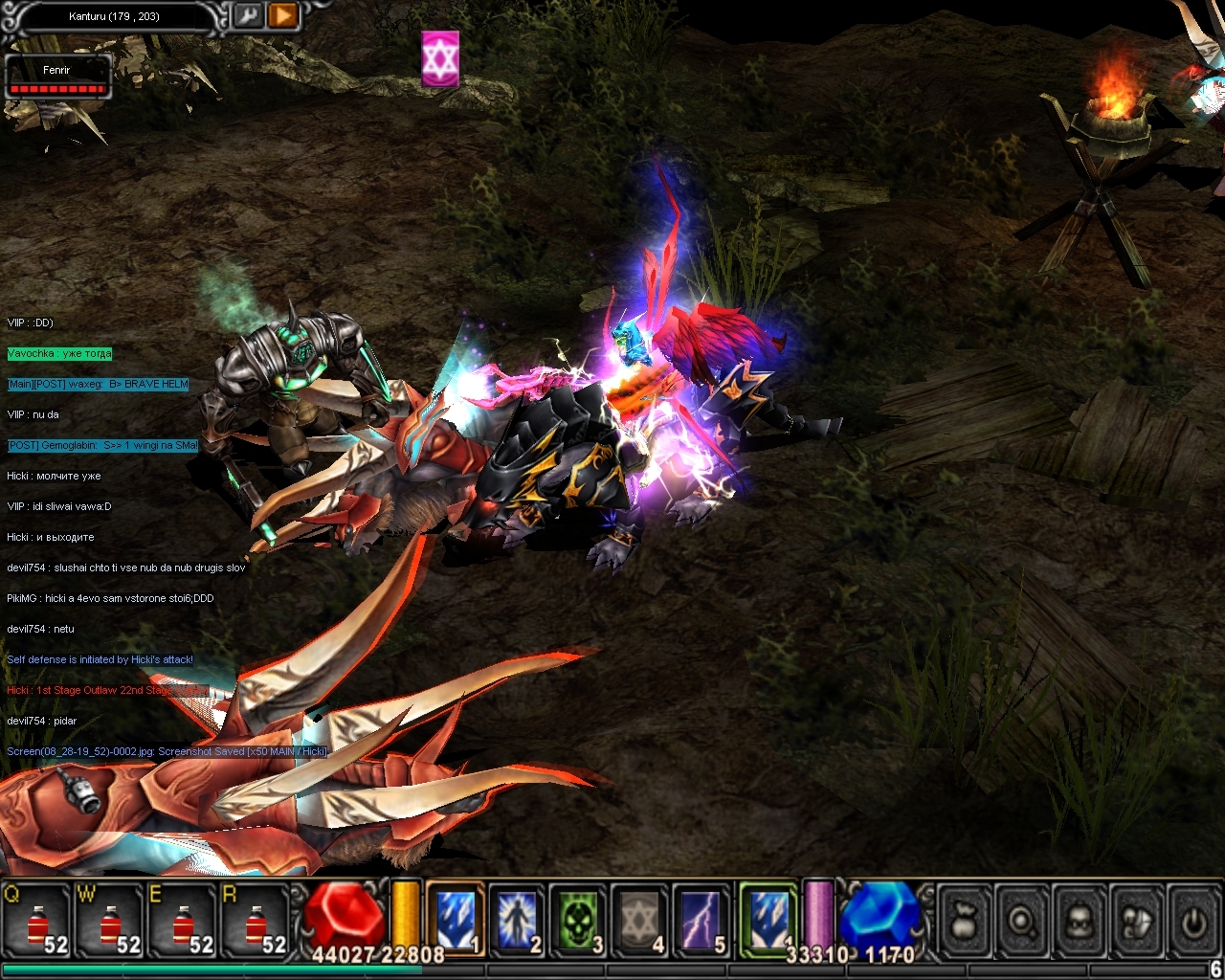Screen dimensions: 1225x980
Task: Activate the glowing figure skill in slot 2
Action: point(516,919)
